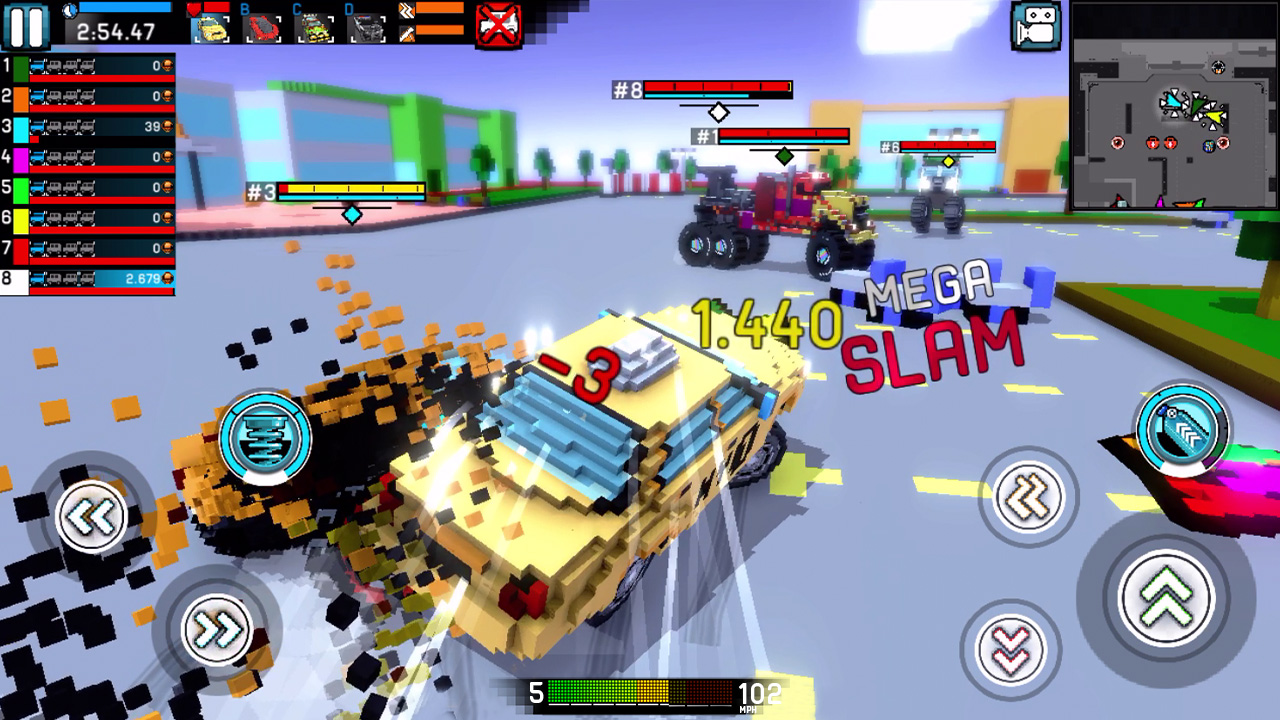Pause the game with the pause icon

(x=27, y=27)
